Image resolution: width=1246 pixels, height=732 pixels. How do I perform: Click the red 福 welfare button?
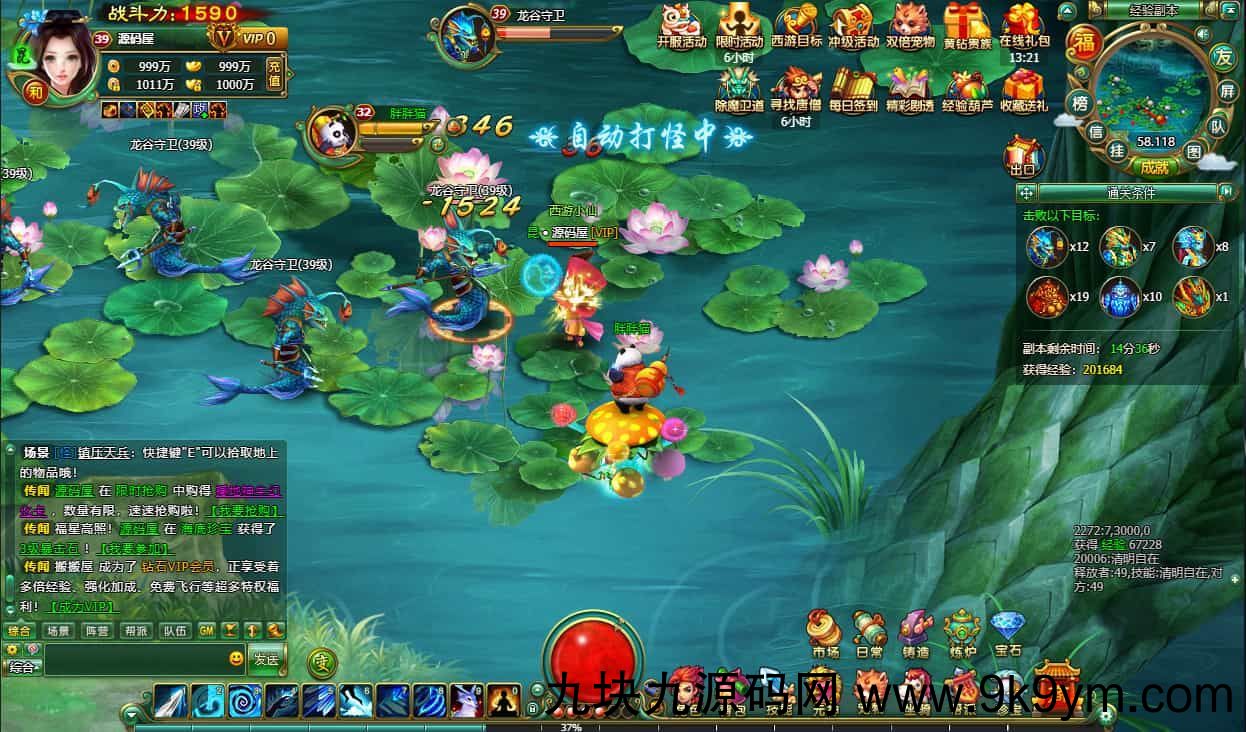[x=1083, y=42]
